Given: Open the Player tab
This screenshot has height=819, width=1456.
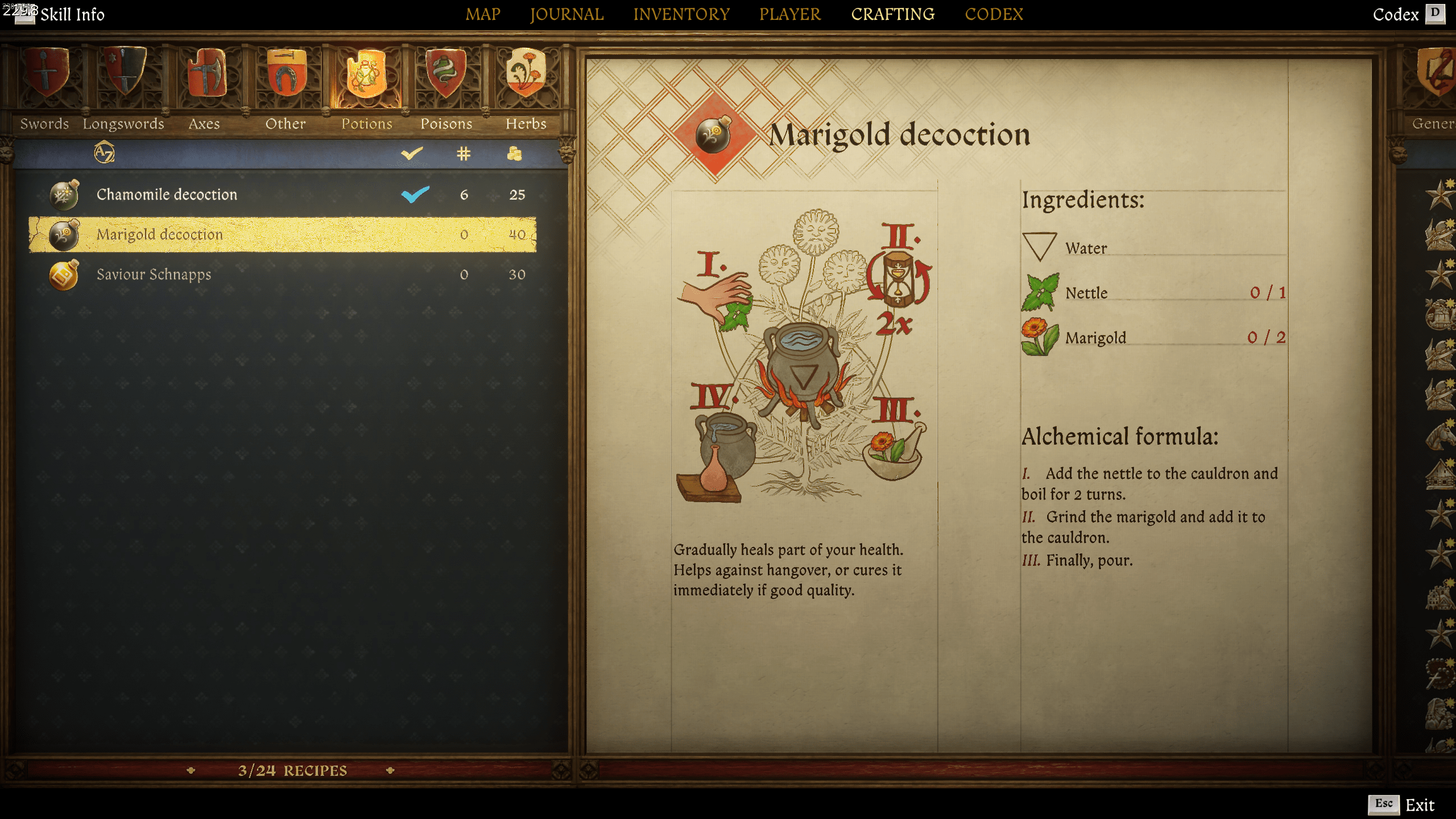Looking at the screenshot, I should click(790, 14).
